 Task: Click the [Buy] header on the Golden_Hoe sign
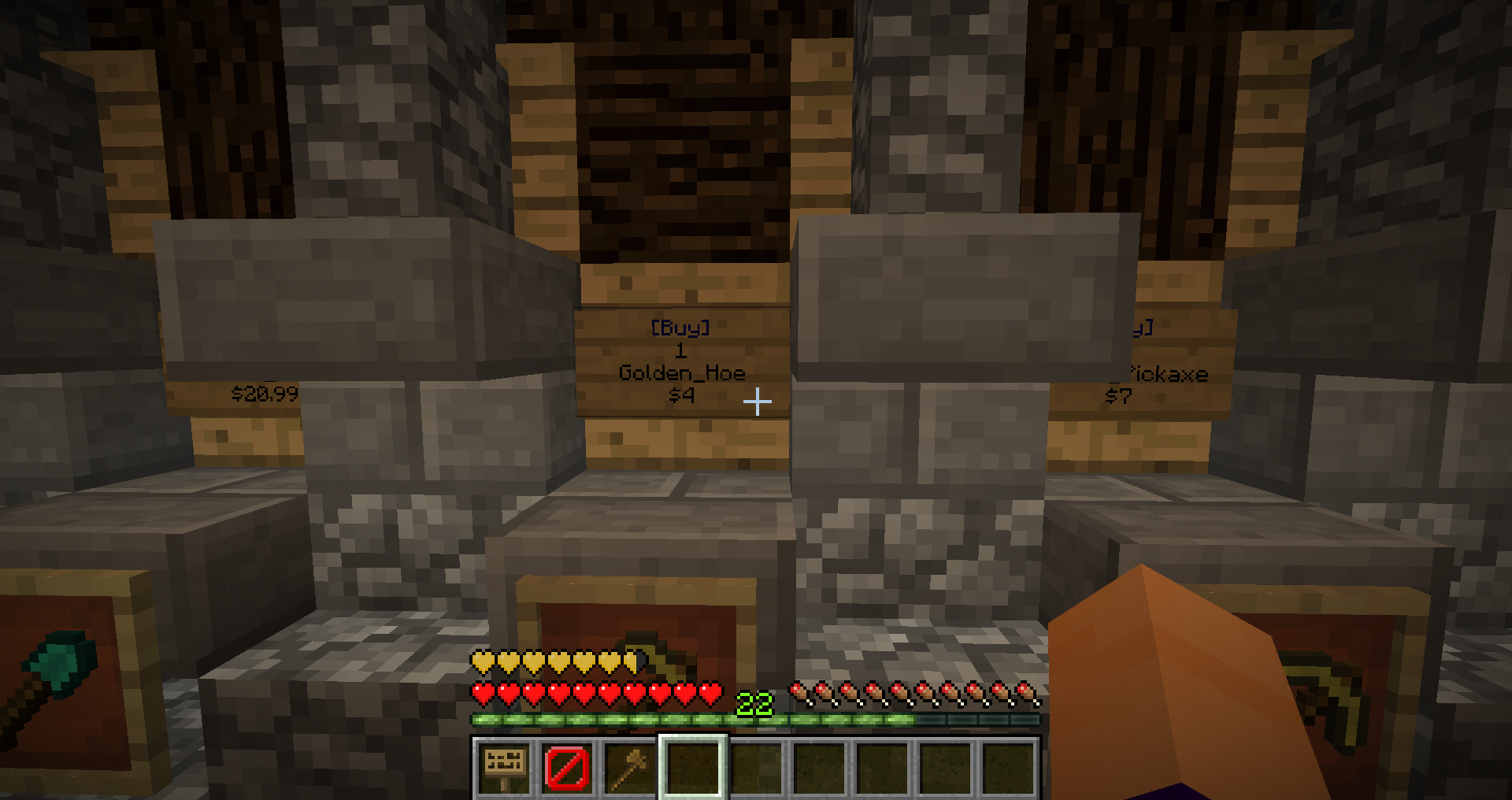[x=682, y=329]
